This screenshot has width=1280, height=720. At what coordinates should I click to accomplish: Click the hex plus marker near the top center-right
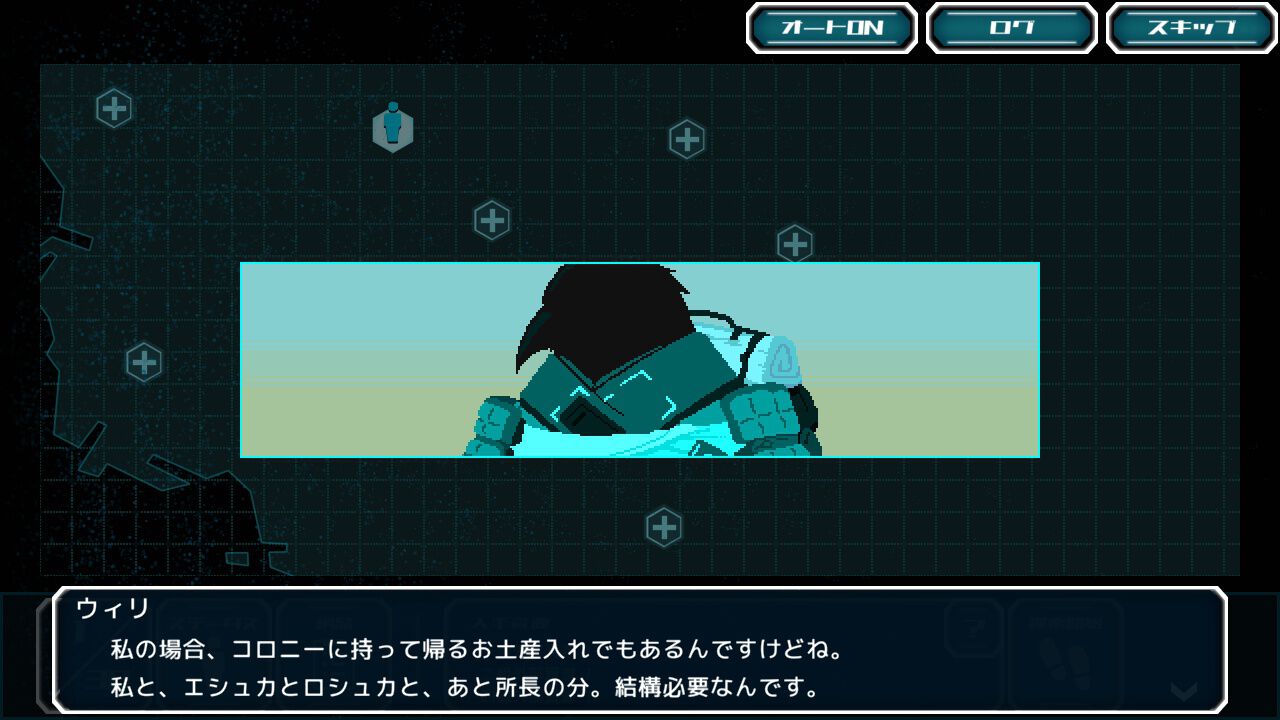[686, 141]
